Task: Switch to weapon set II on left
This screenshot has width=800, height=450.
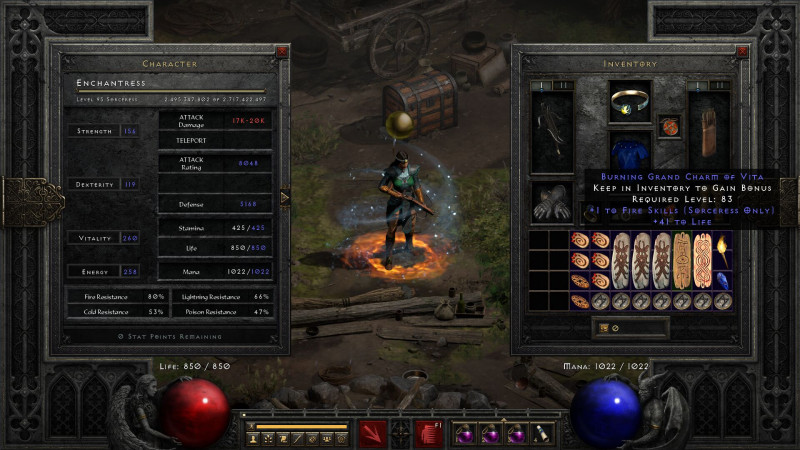Action: (x=557, y=86)
